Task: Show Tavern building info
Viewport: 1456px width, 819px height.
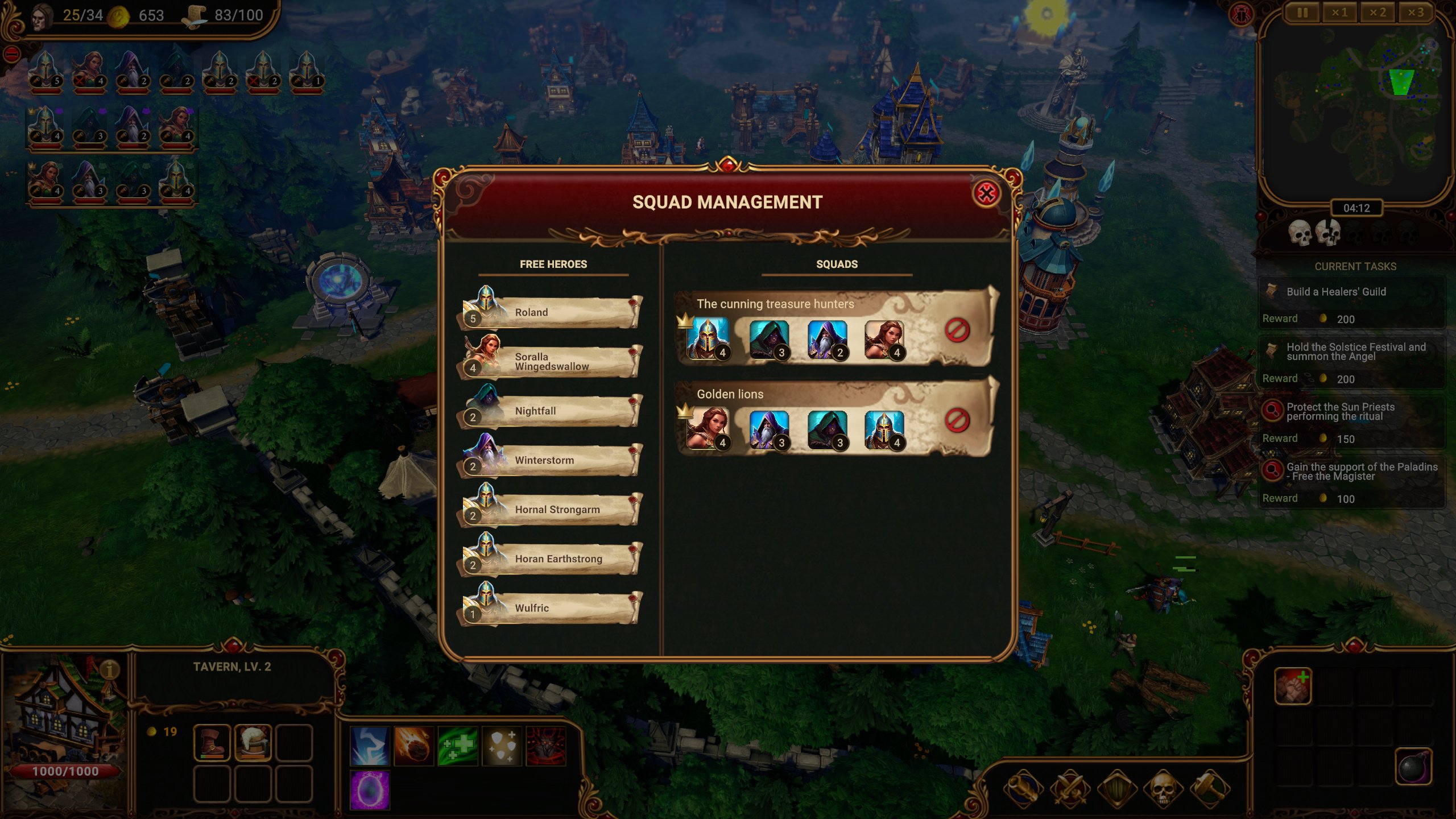Action: pos(110,670)
